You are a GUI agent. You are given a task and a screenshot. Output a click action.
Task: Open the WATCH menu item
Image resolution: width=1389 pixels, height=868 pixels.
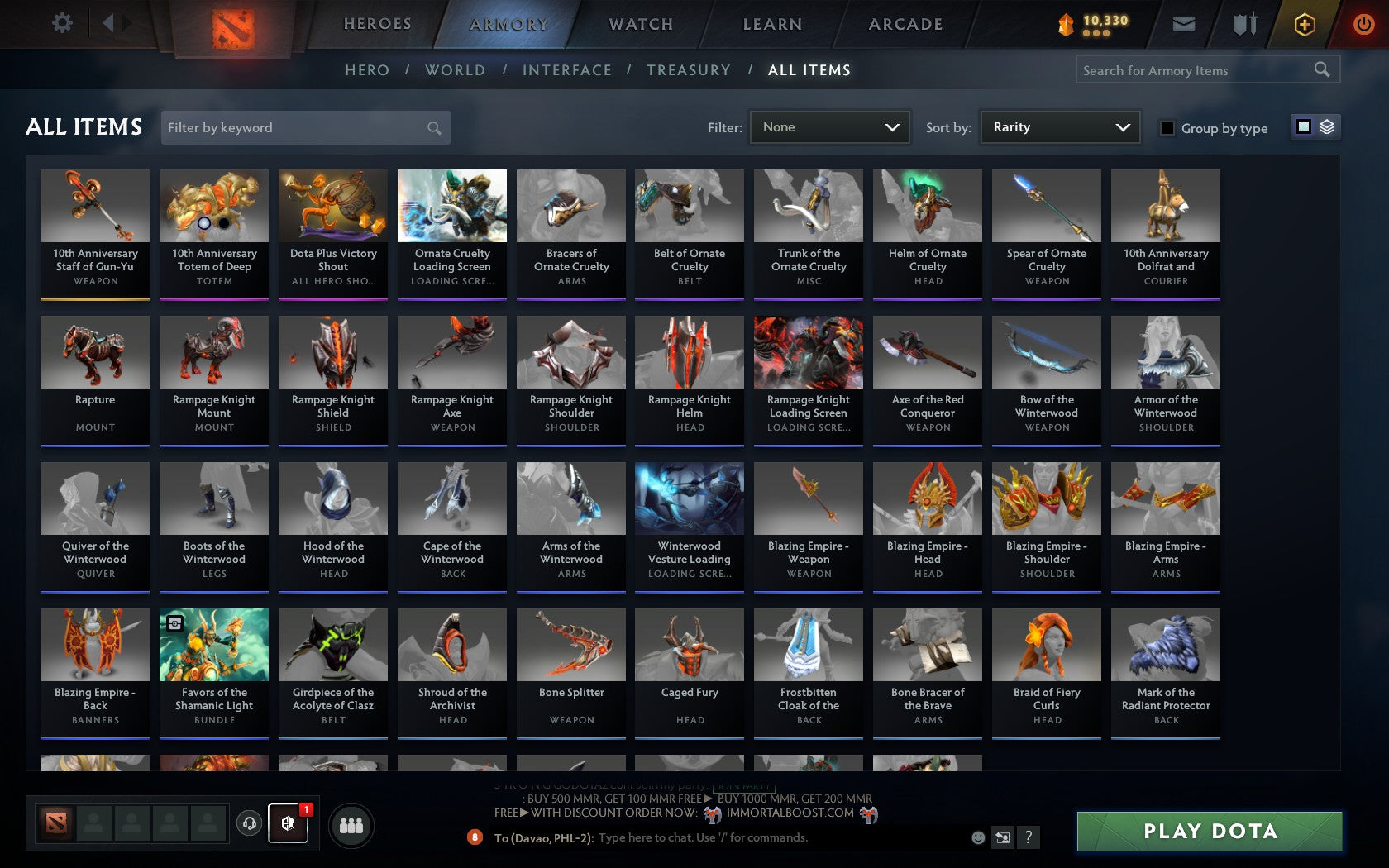tap(640, 24)
